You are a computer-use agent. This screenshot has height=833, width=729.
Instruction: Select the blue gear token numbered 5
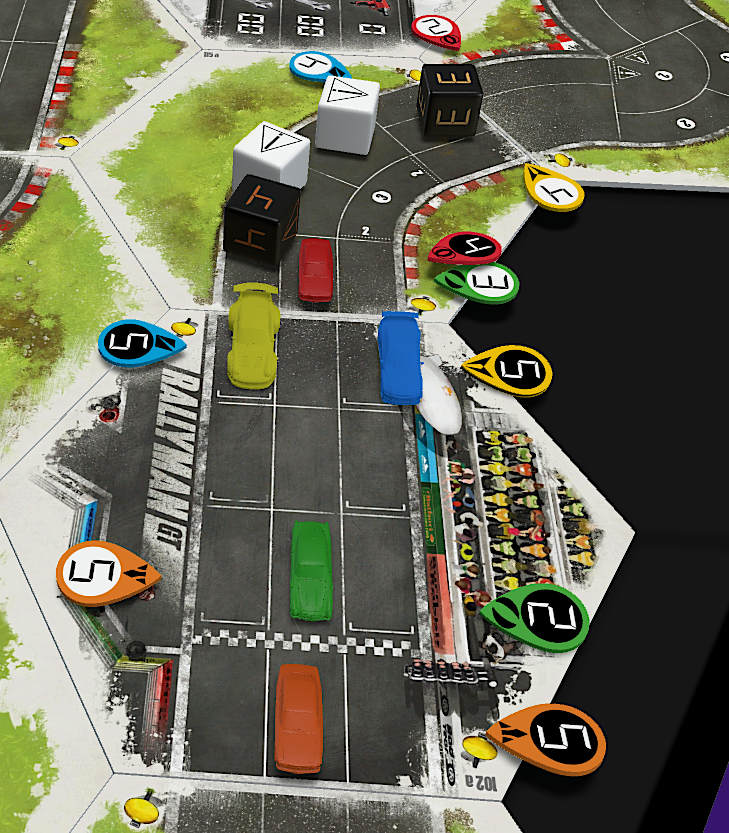click(x=140, y=342)
